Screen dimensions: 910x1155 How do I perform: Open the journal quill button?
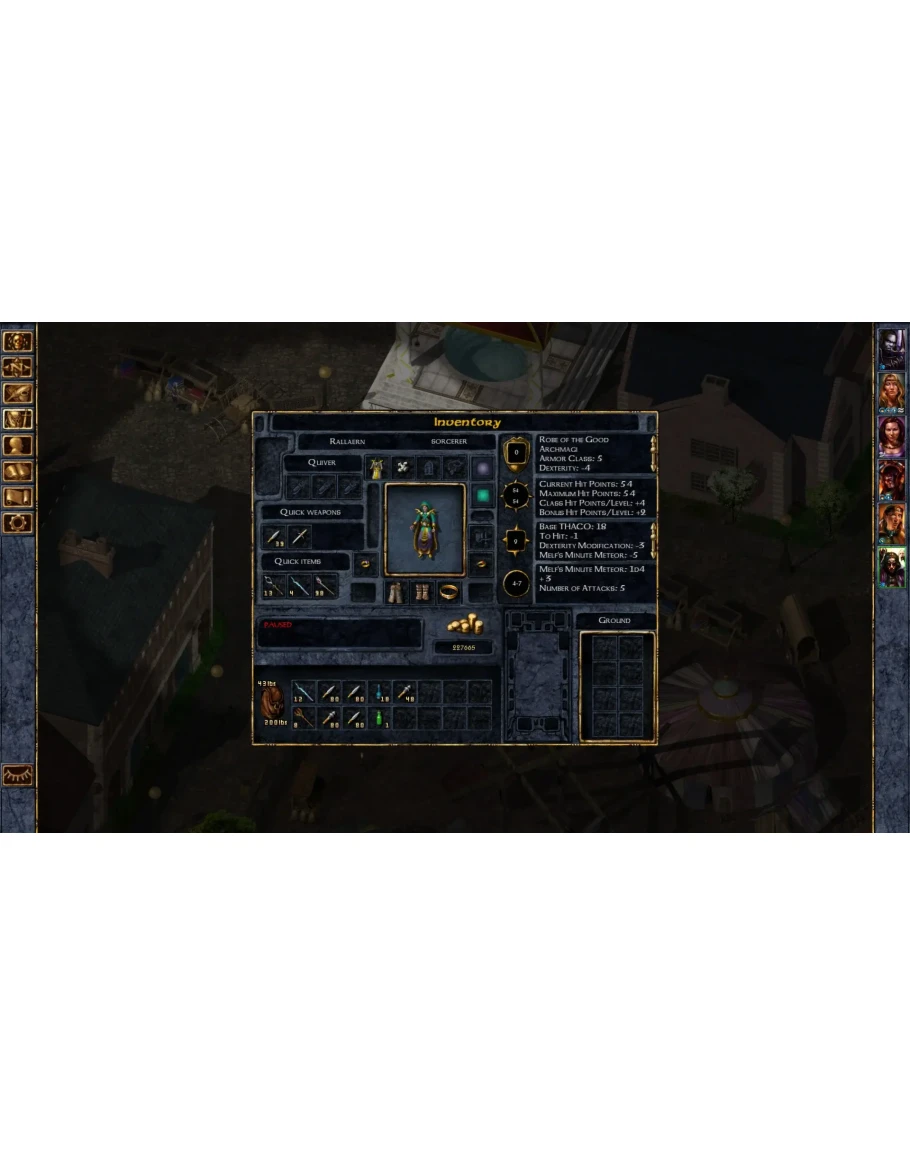point(19,393)
